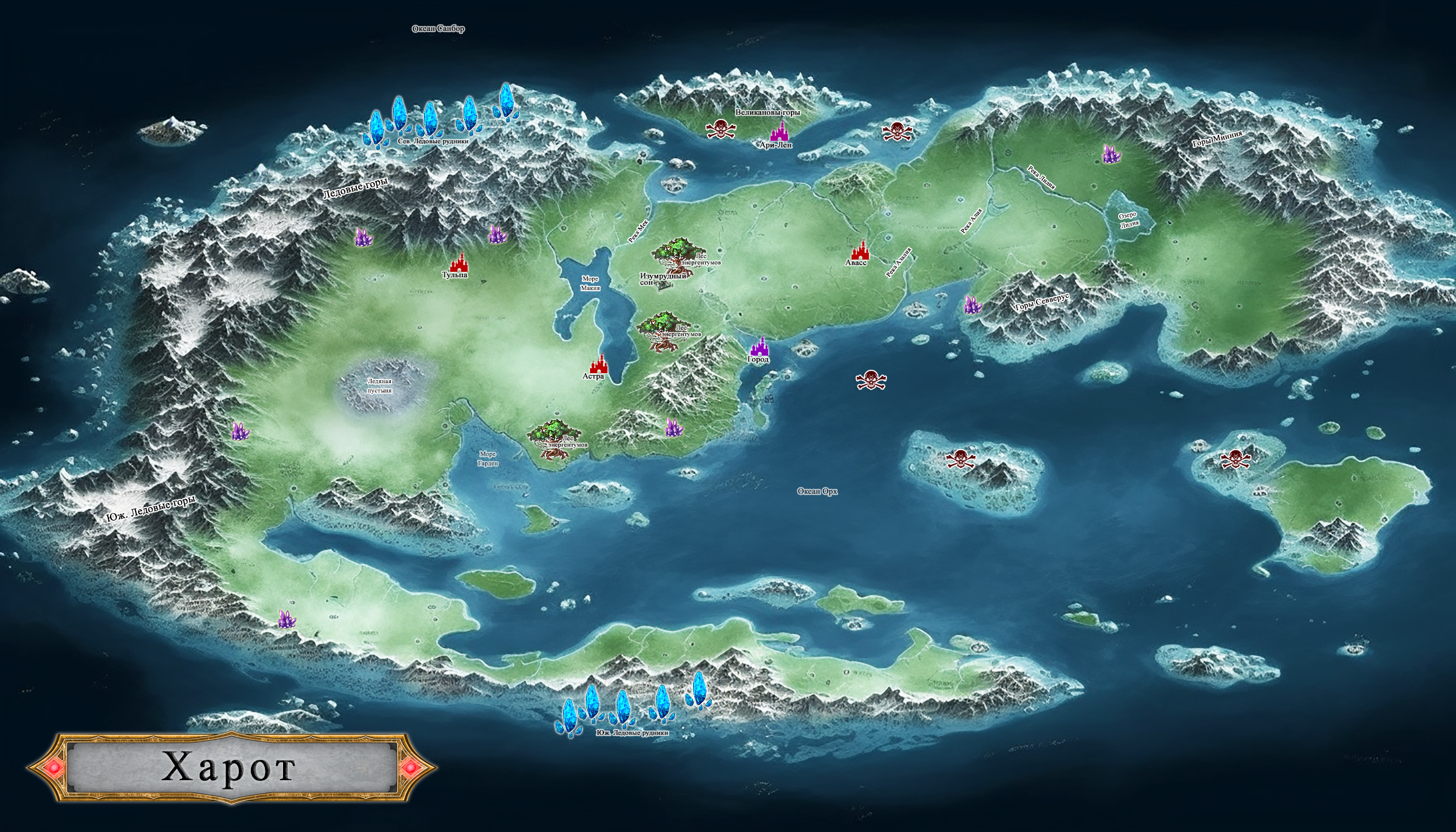Click the Харот title banner
The width and height of the screenshot is (1456, 832).
point(231,769)
